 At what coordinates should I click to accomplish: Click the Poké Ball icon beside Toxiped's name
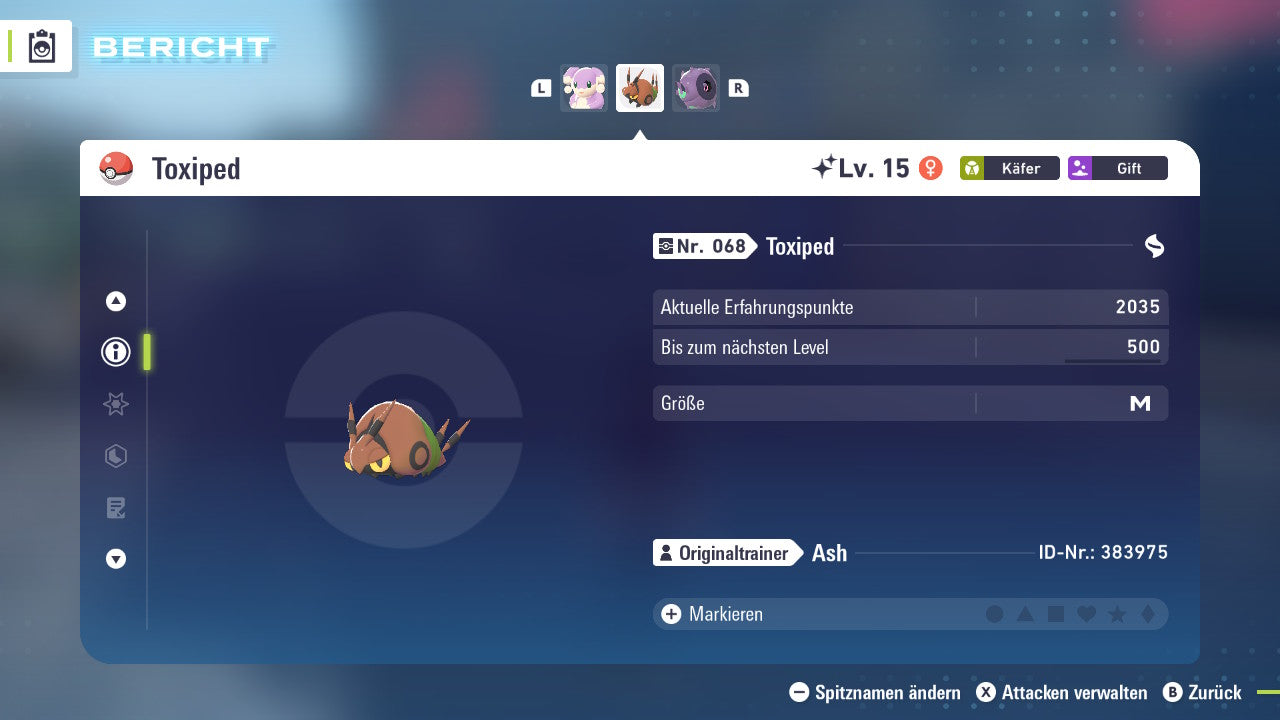coord(116,168)
